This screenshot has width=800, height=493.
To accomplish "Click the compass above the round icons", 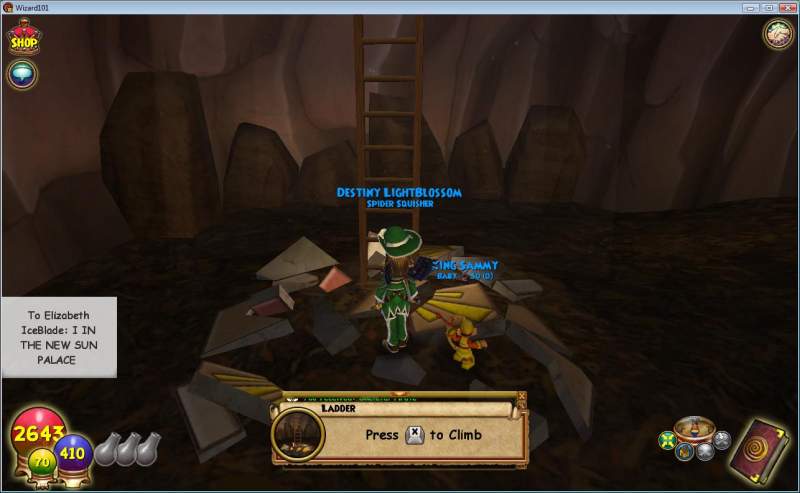I will point(692,428).
